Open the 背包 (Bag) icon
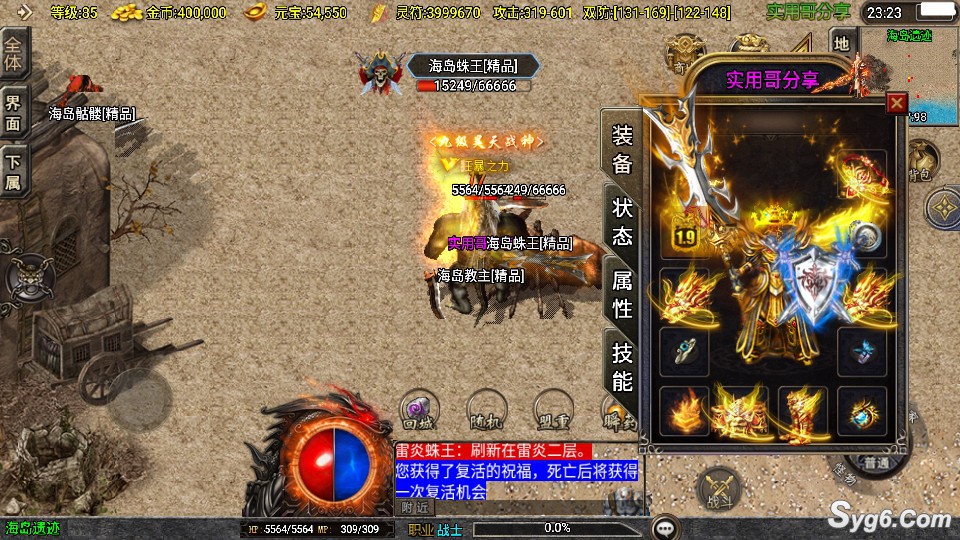Image resolution: width=960 pixels, height=540 pixels. click(921, 160)
